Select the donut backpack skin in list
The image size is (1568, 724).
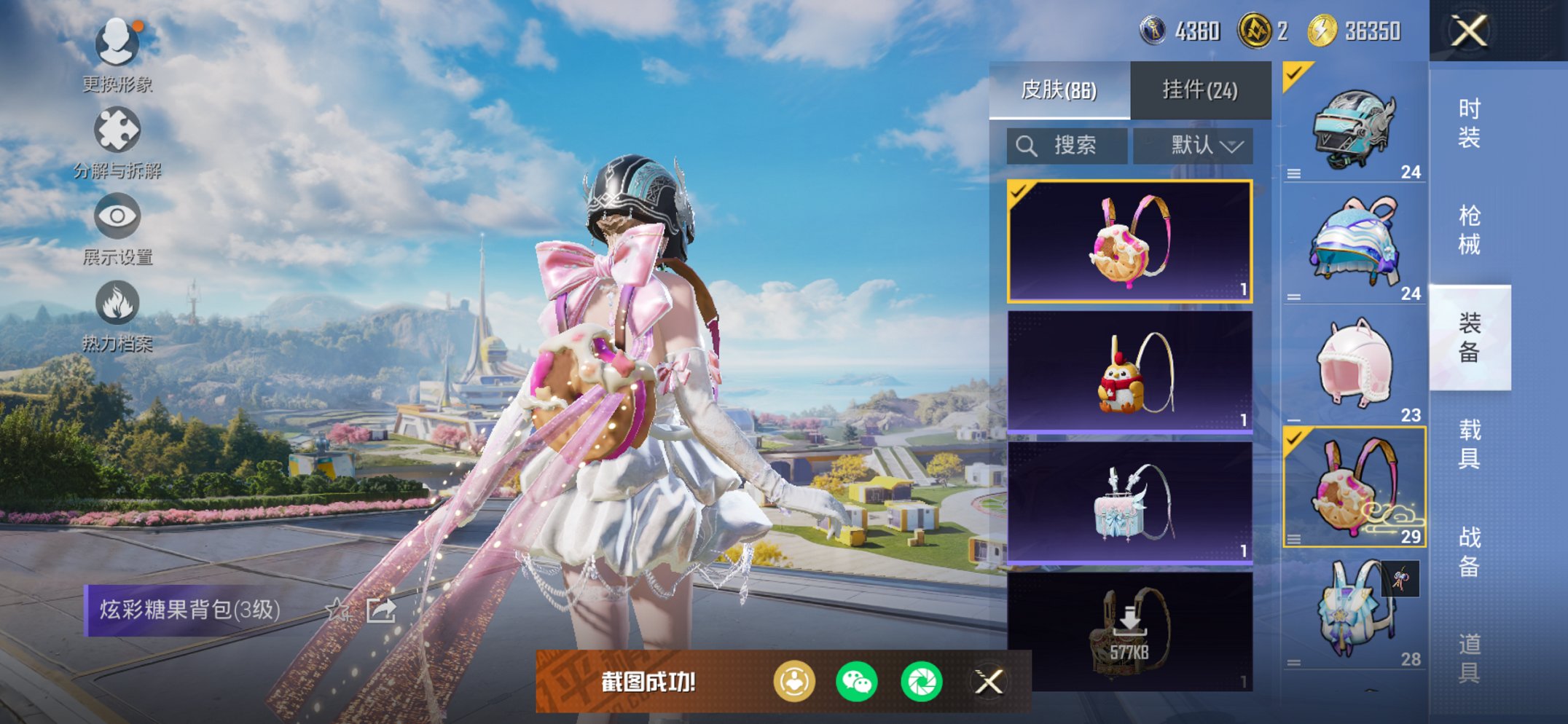pos(1129,241)
